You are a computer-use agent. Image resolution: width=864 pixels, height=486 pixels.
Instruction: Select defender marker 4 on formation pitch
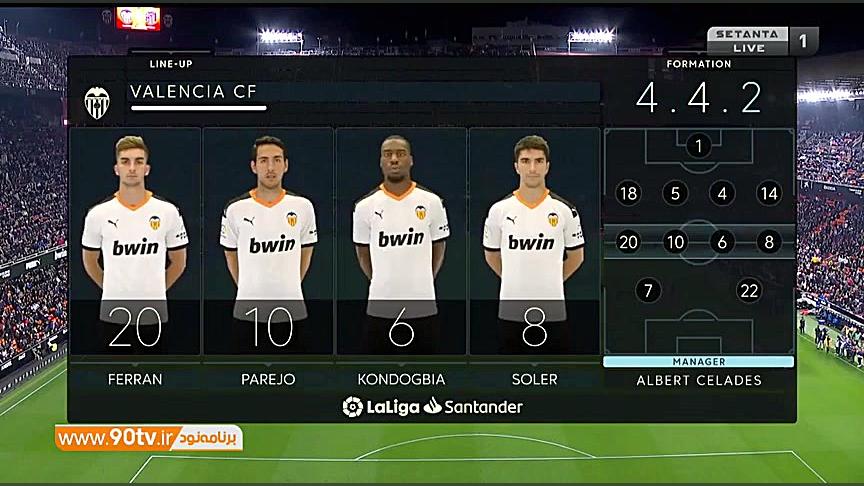click(x=722, y=194)
